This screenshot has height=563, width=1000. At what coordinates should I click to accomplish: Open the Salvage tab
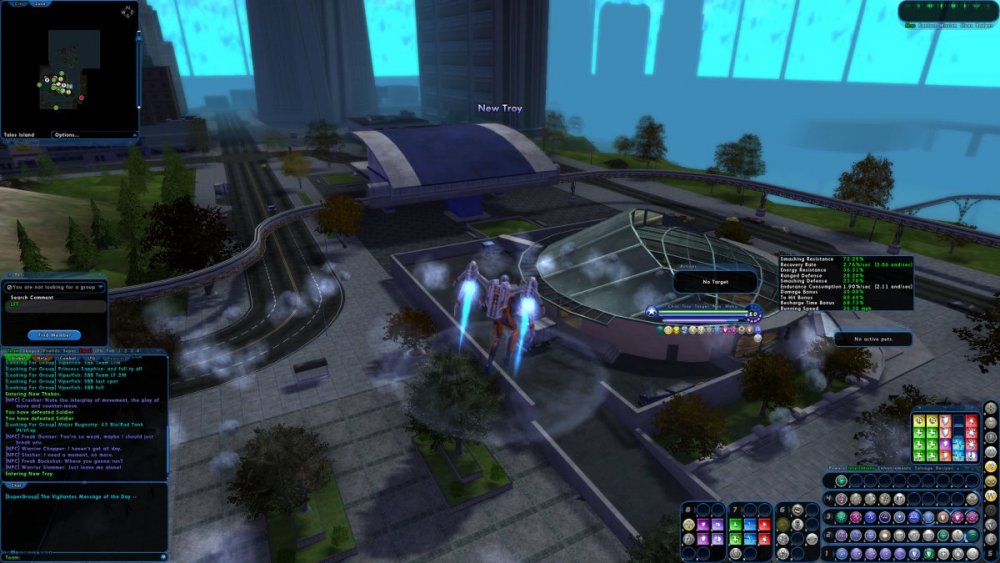pyautogui.click(x=921, y=467)
